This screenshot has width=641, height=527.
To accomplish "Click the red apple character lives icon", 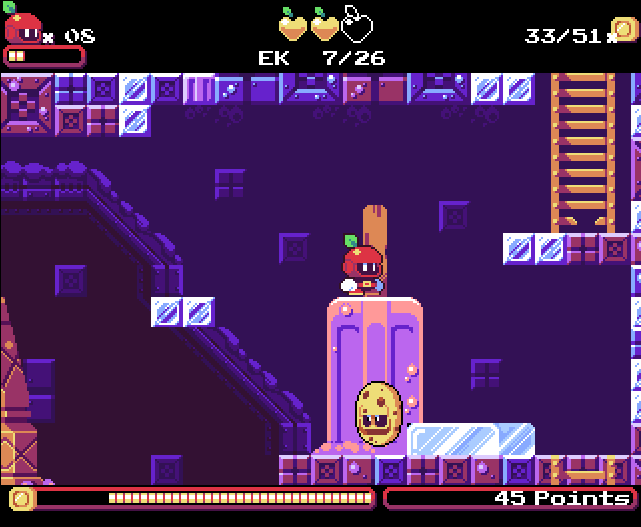I will (x=22, y=26).
